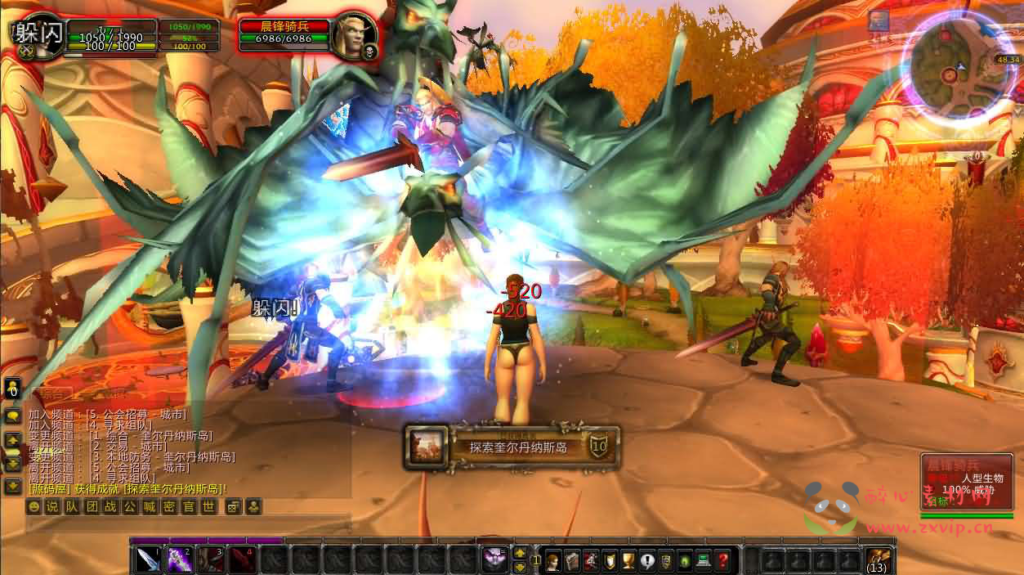Screen dimensions: 1024x575
Task: Click the dice roll button beside chat channels
Action: tap(234, 507)
